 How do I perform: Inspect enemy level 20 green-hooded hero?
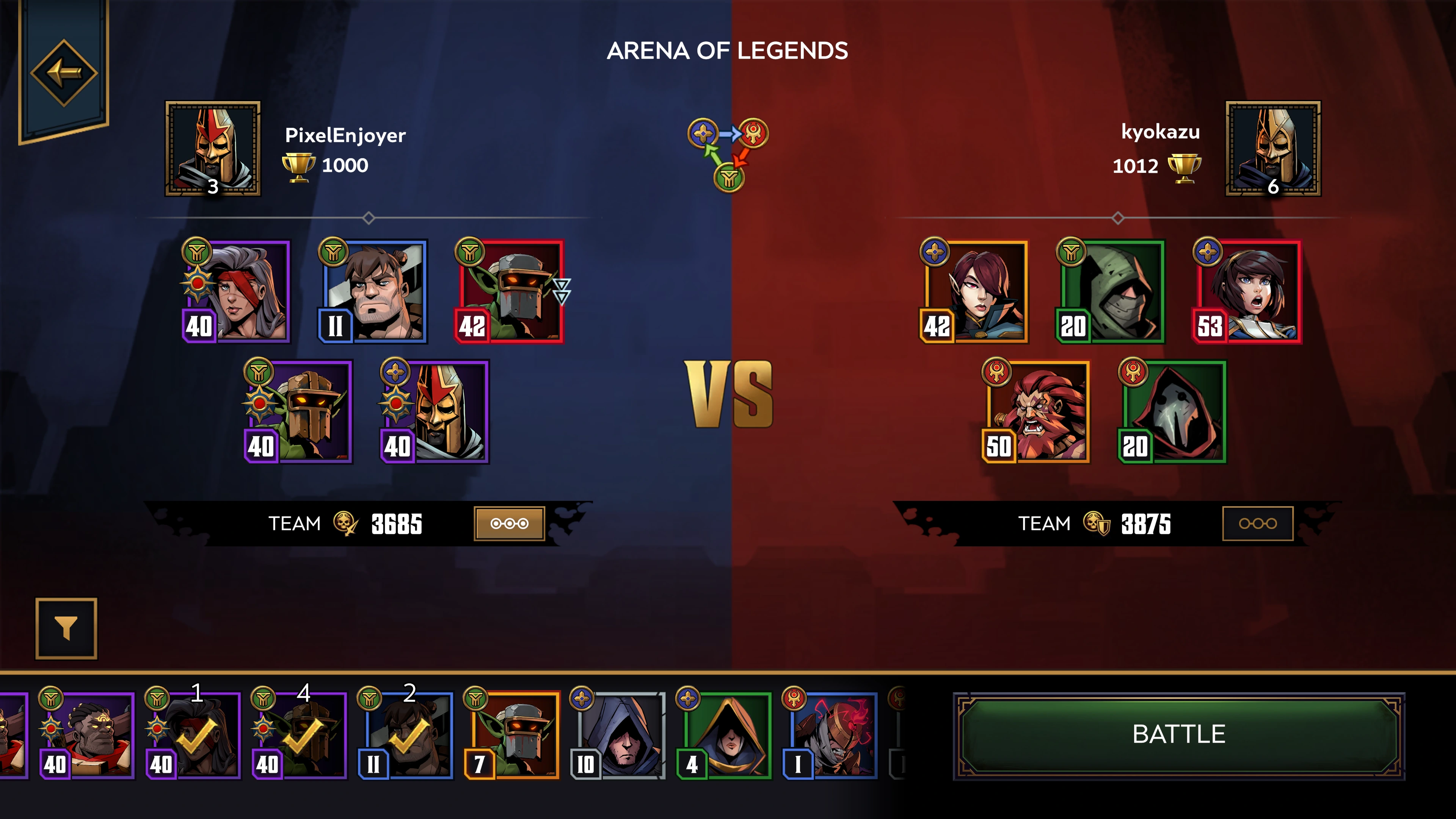1111,292
